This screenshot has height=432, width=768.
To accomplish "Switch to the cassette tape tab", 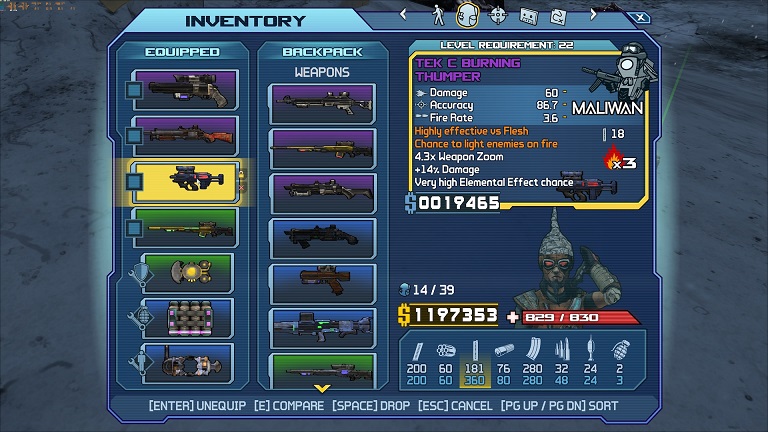I will tap(528, 15).
